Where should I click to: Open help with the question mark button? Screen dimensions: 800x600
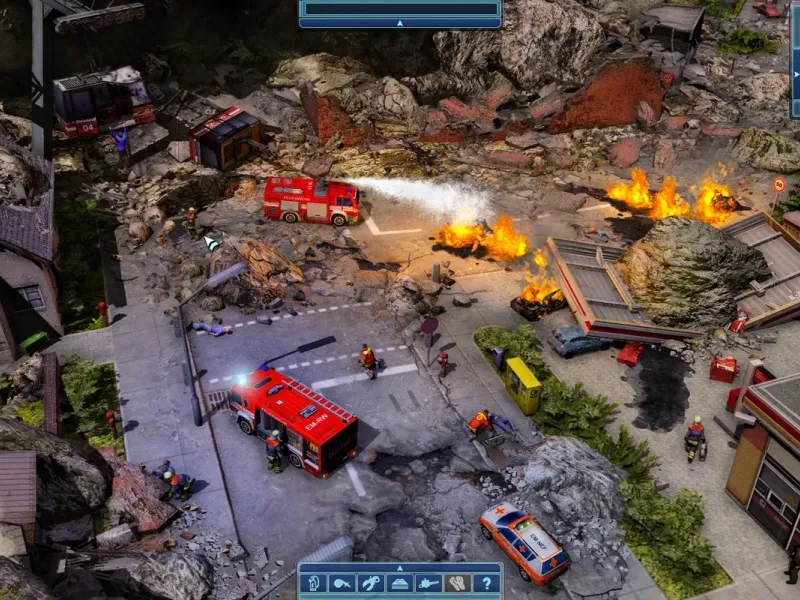[x=486, y=583]
